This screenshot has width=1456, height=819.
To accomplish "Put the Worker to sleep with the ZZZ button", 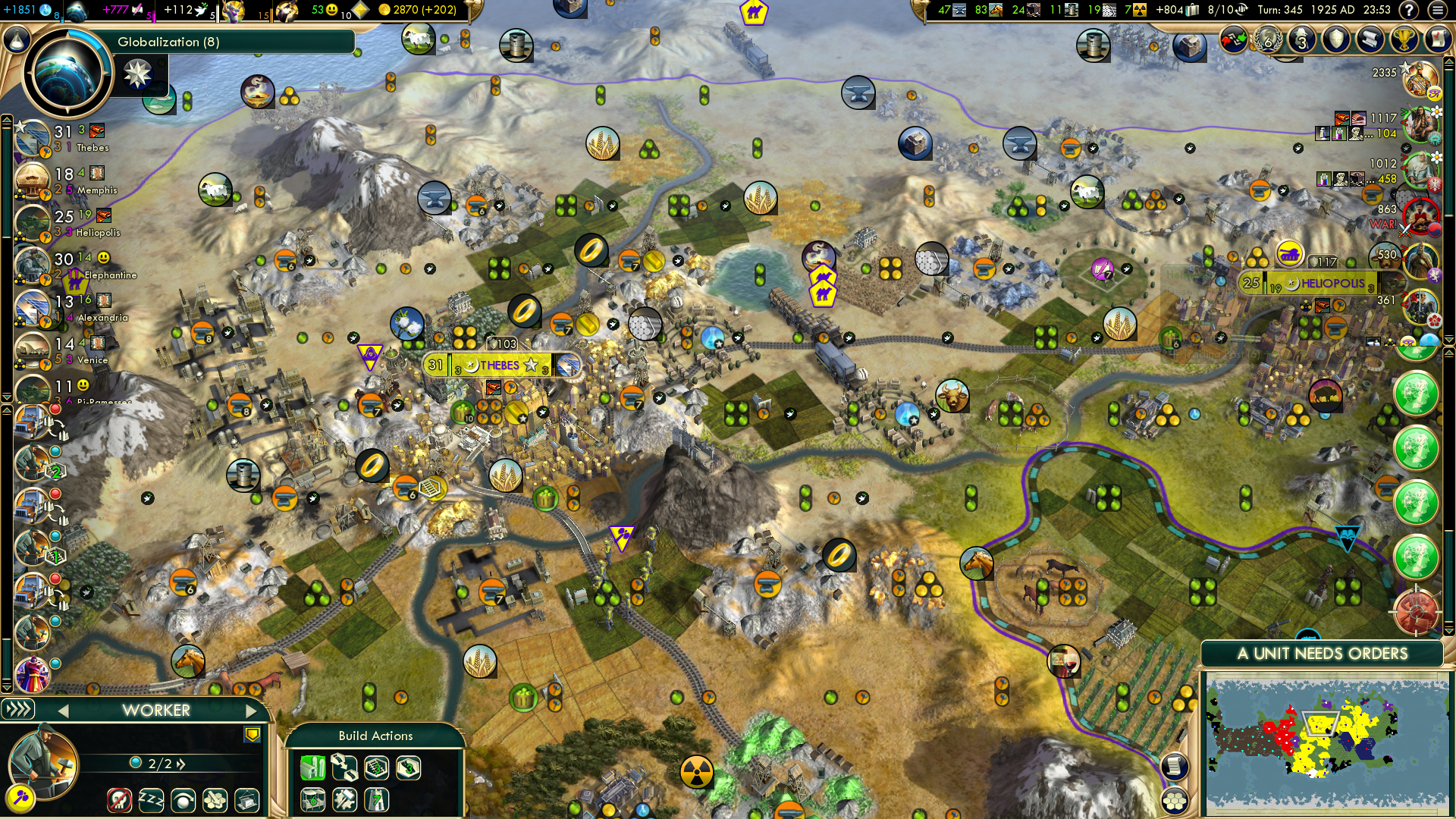I will click(x=151, y=802).
